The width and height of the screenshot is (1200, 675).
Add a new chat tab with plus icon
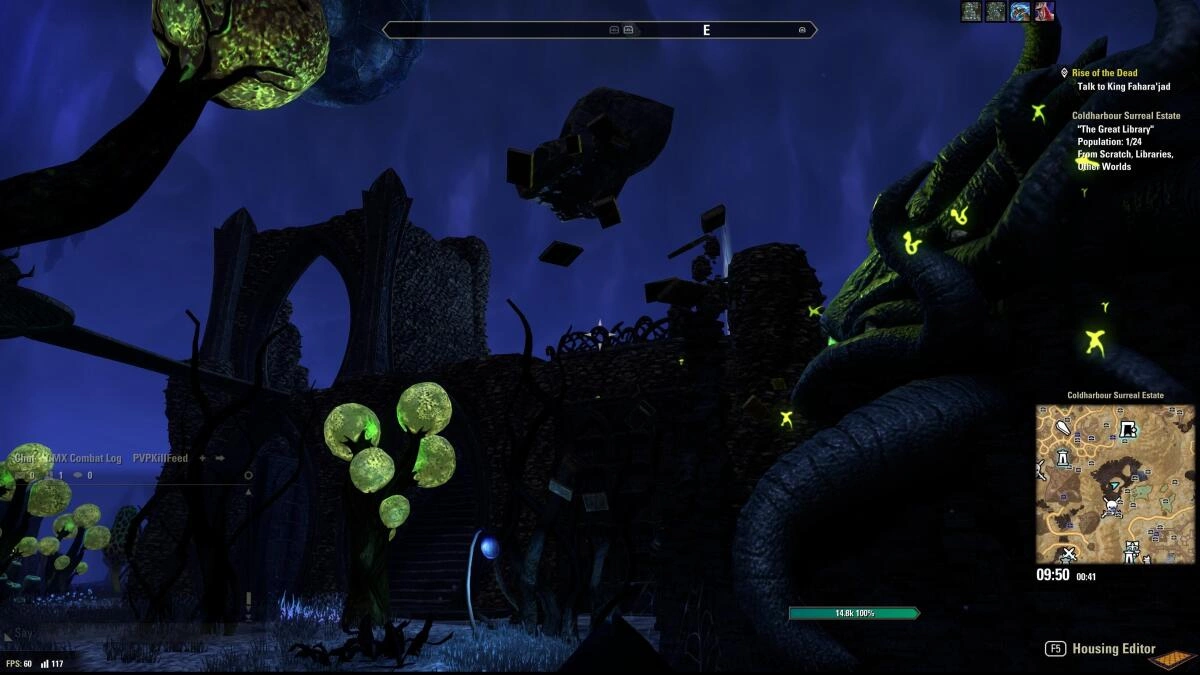pos(203,458)
